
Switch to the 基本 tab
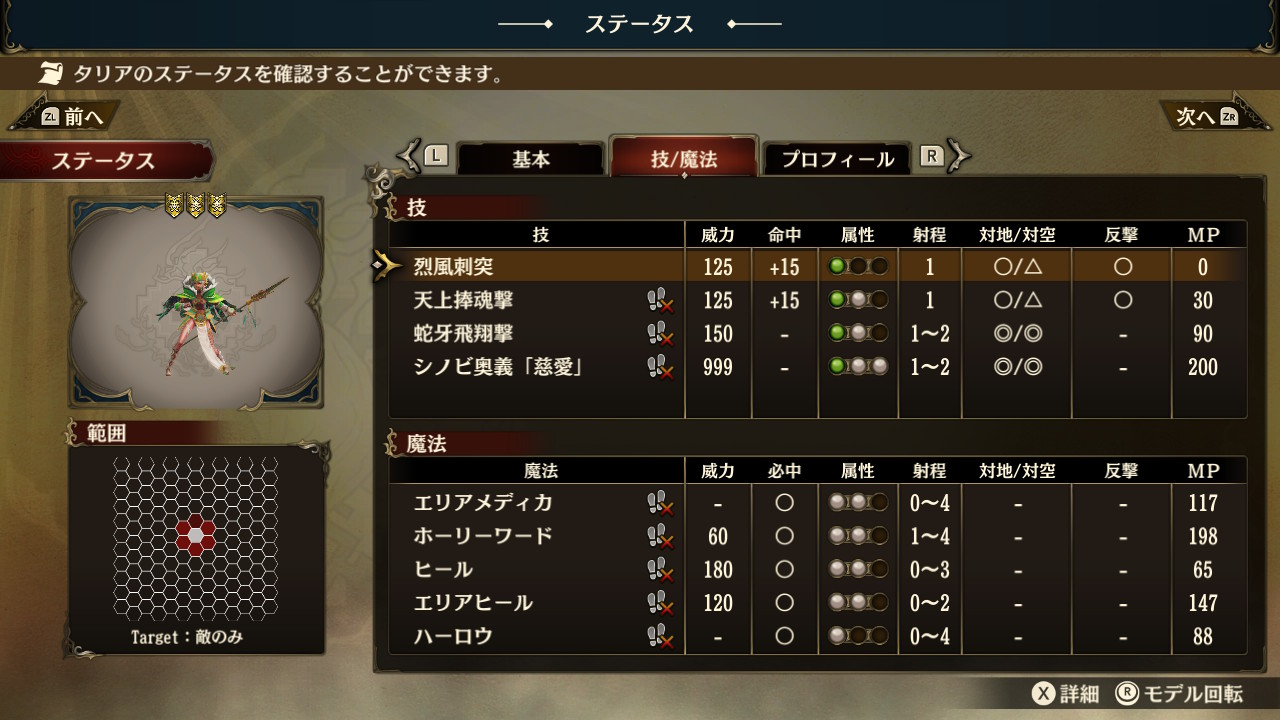(x=531, y=159)
